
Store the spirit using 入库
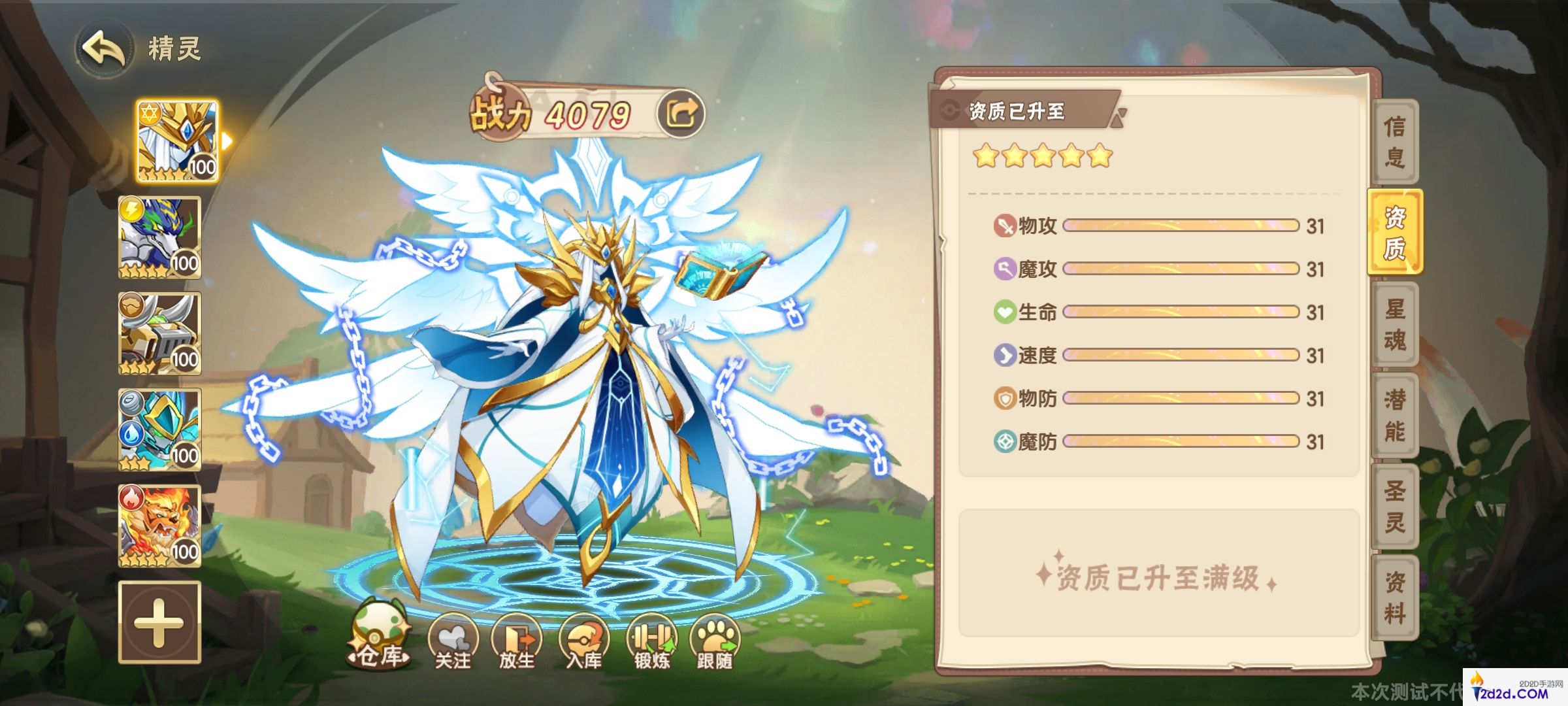[x=583, y=642]
